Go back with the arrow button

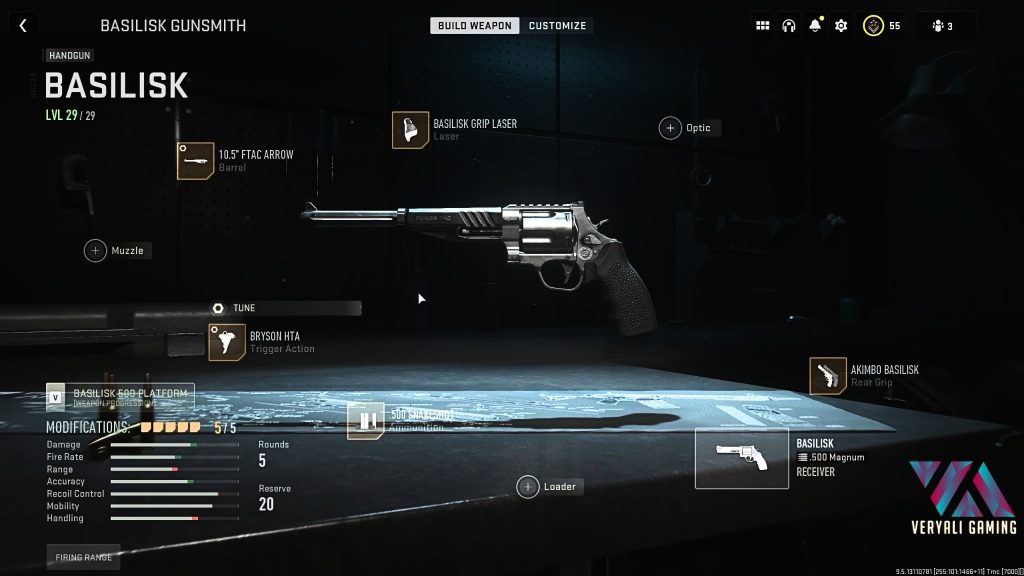point(22,26)
